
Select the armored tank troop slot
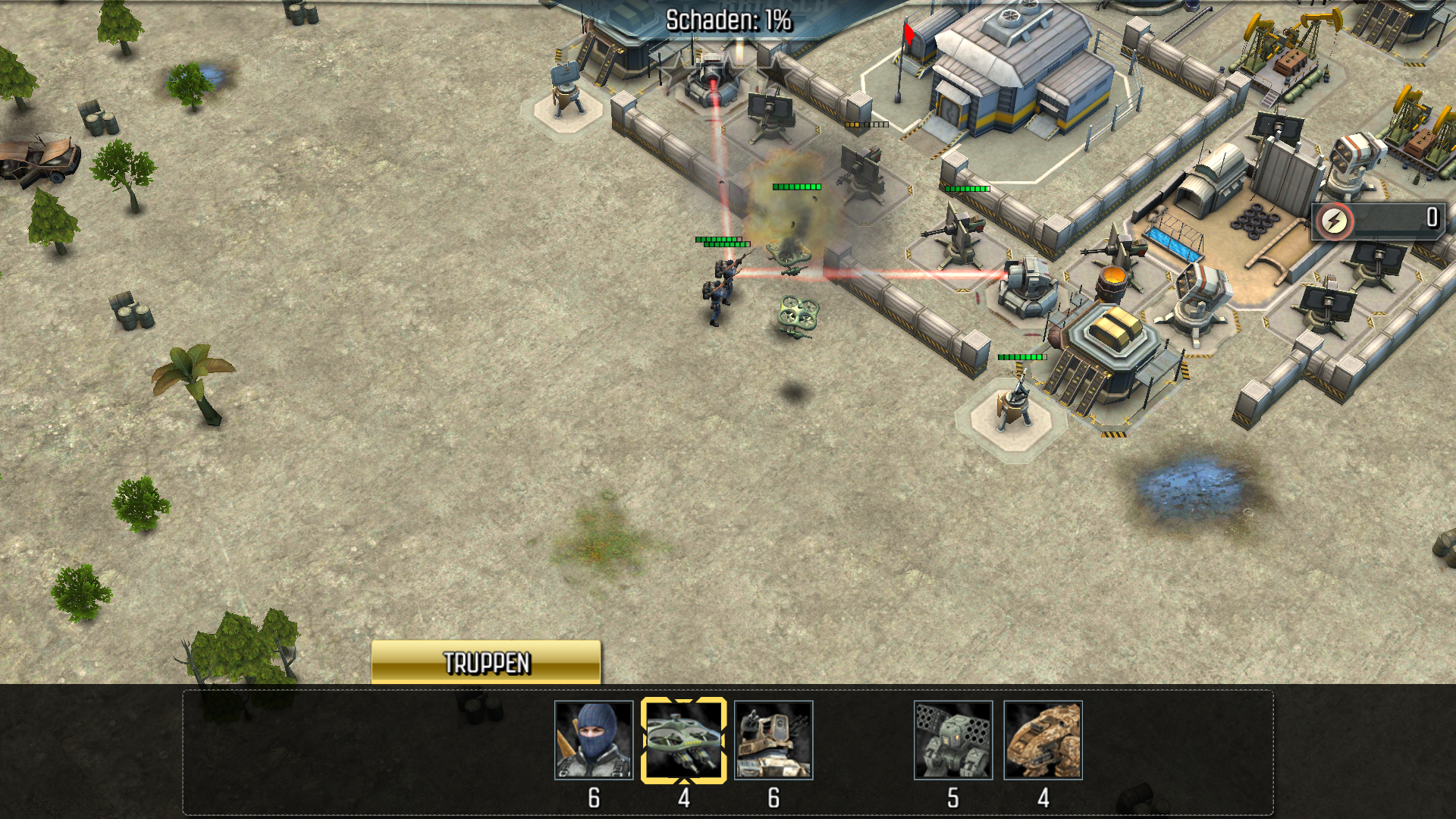pyautogui.click(x=773, y=740)
